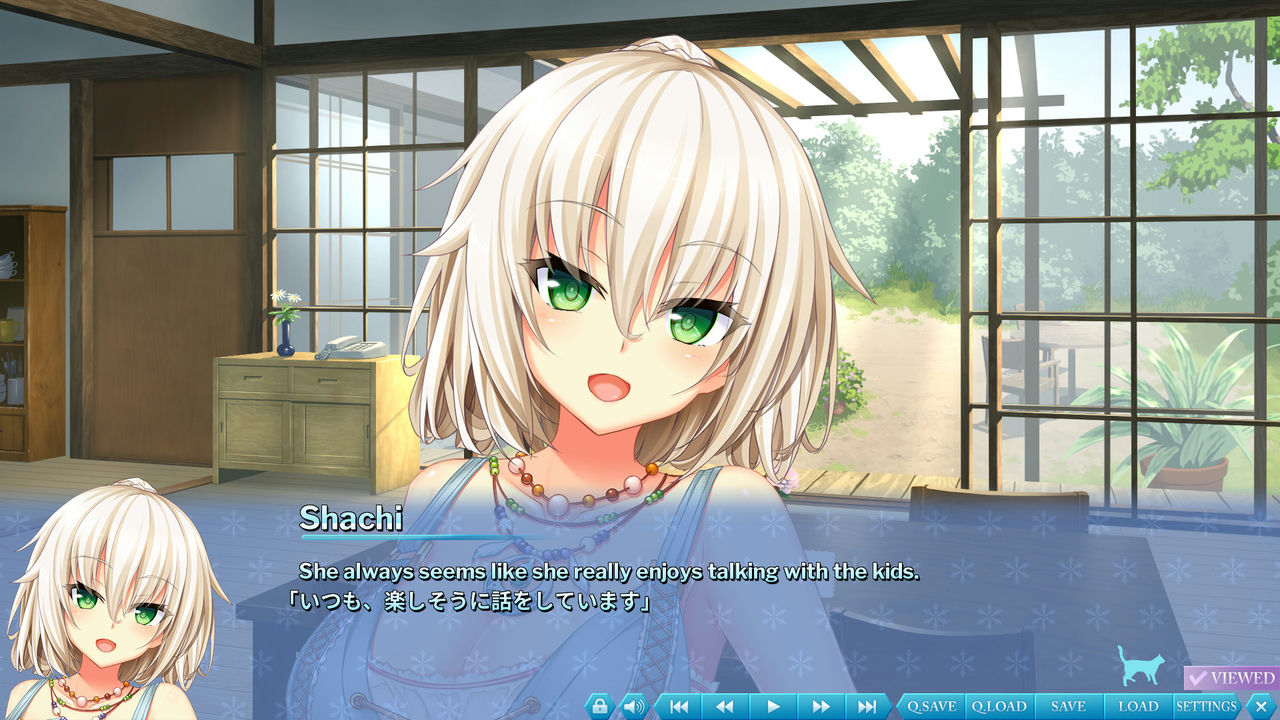Click the dialogue window to advance text

(640, 590)
